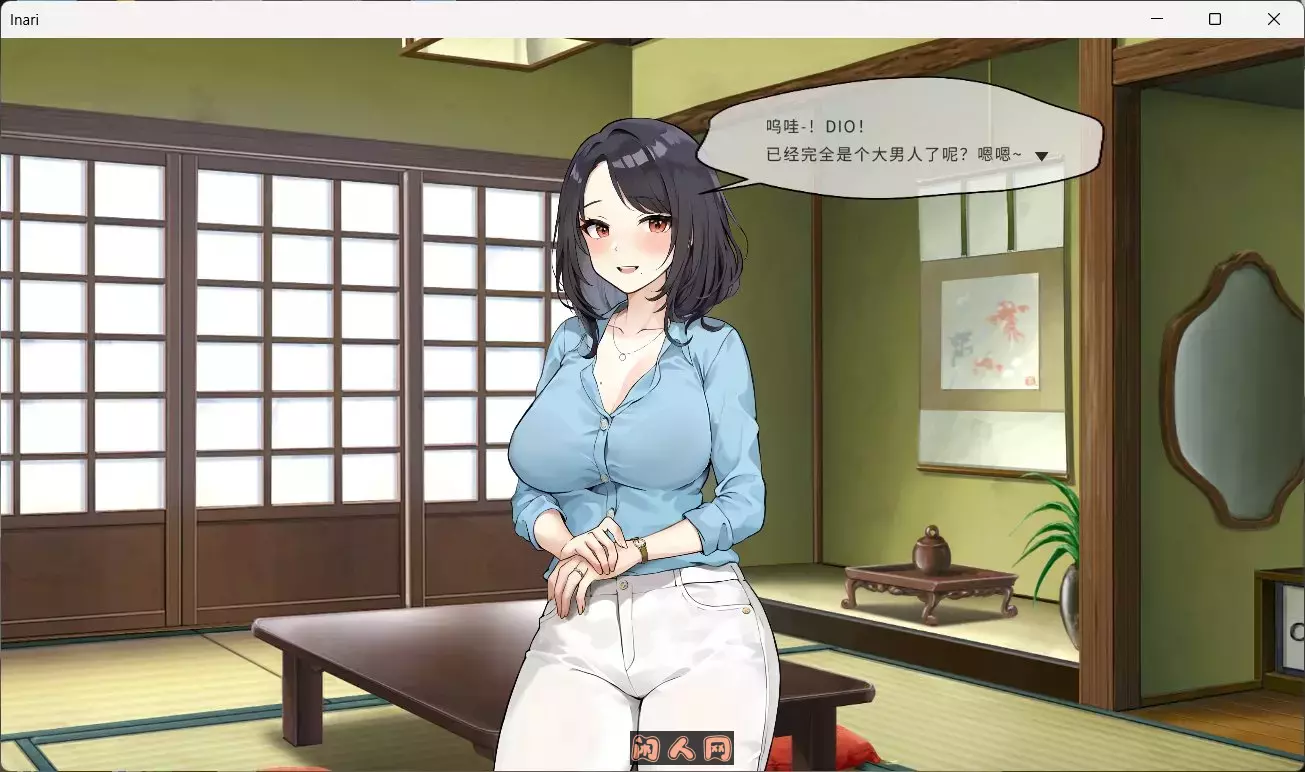The height and width of the screenshot is (772, 1305).
Task: Maximize the Inari window
Action: tap(1215, 18)
